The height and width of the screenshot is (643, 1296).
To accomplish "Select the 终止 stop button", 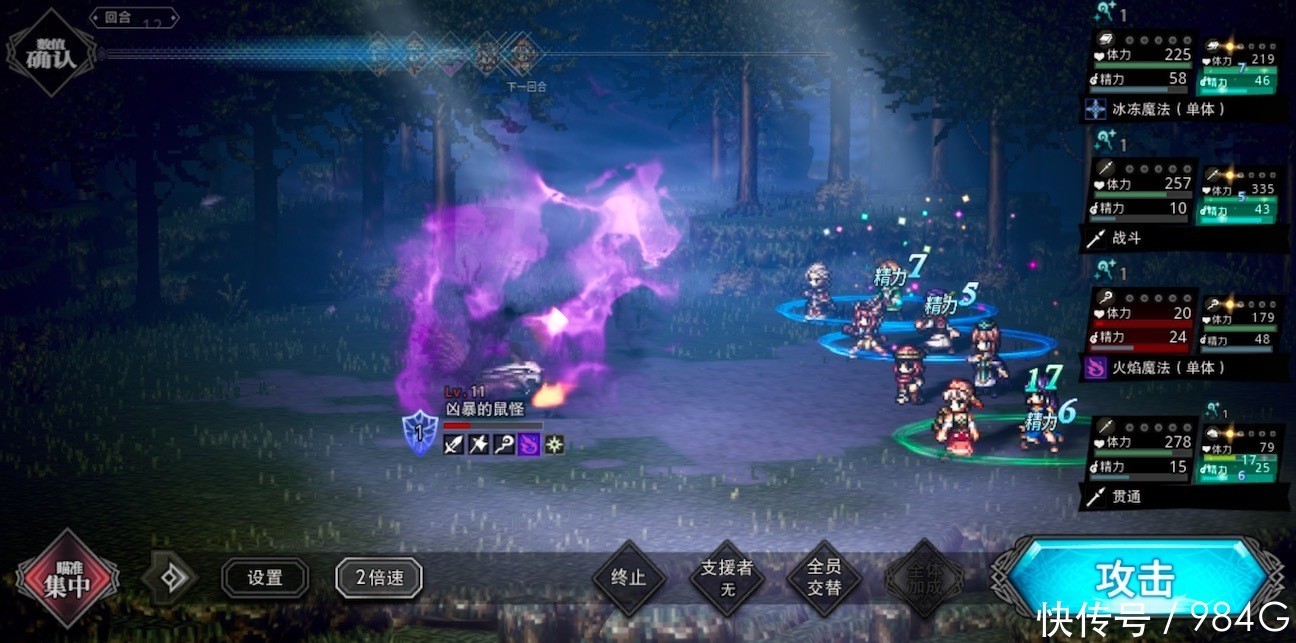I will [628, 578].
